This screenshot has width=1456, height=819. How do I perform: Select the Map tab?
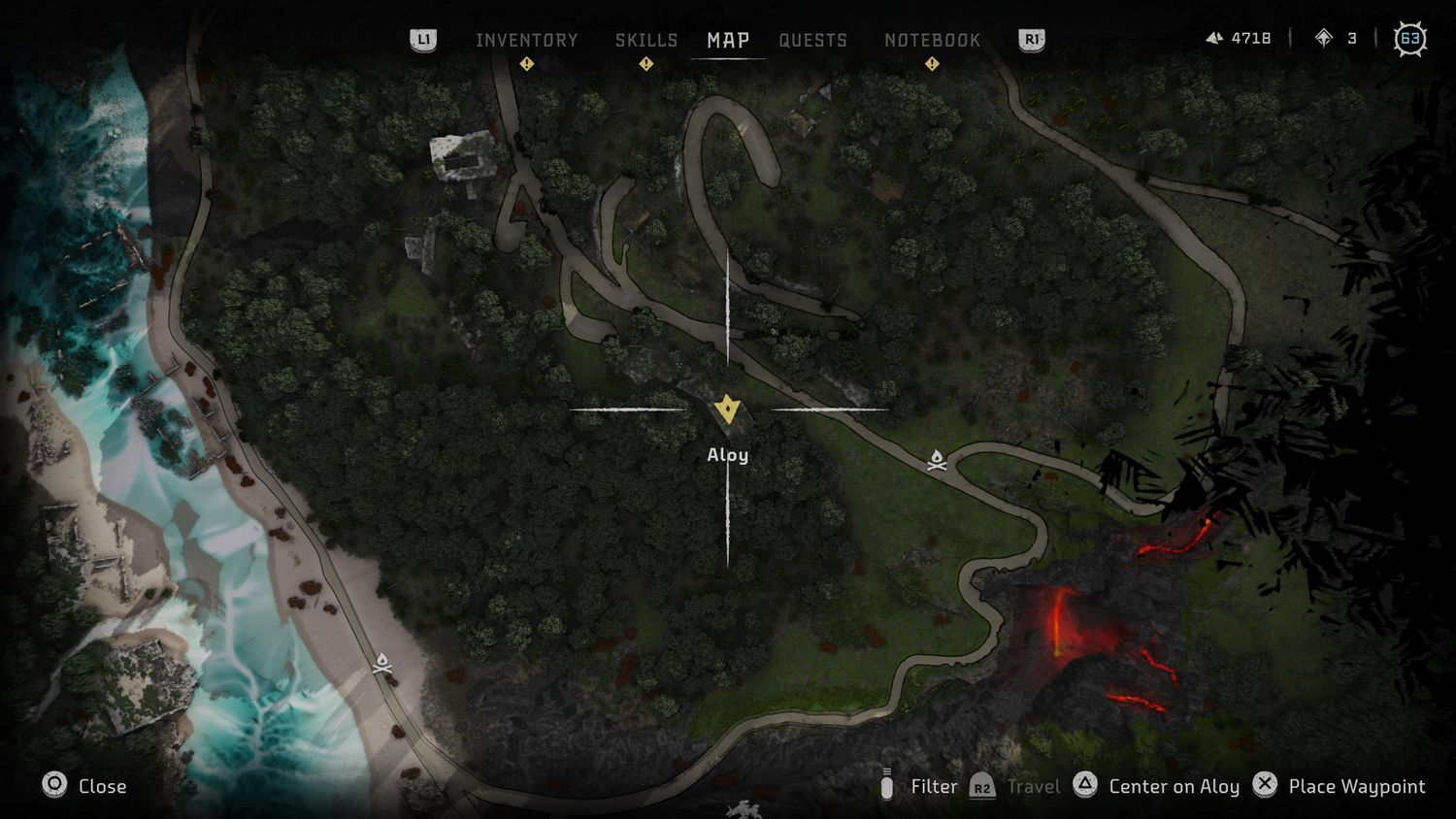[727, 40]
